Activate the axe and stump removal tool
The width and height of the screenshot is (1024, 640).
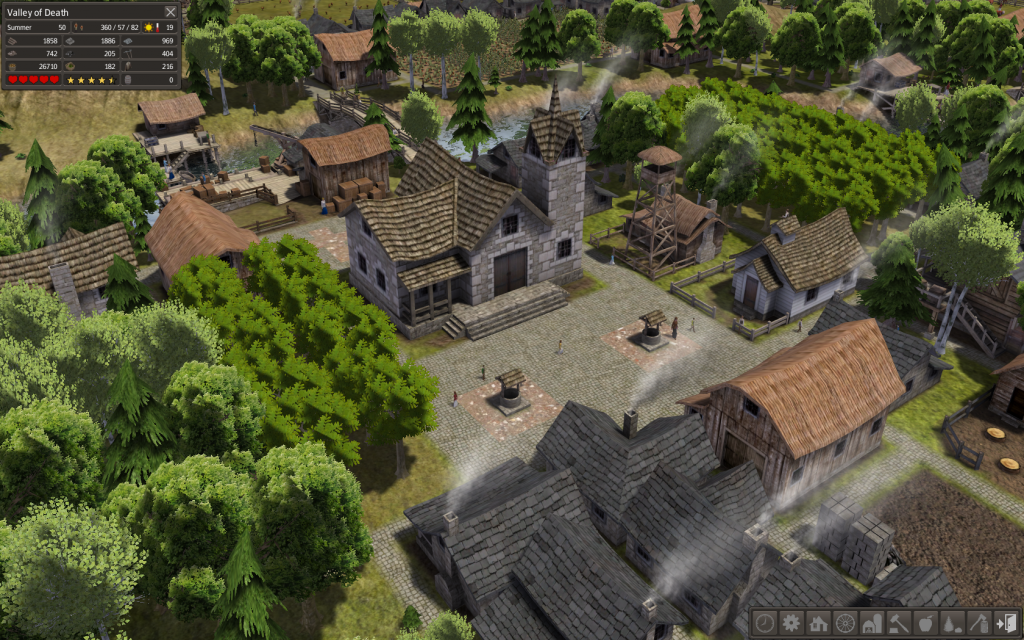pyautogui.click(x=980, y=622)
